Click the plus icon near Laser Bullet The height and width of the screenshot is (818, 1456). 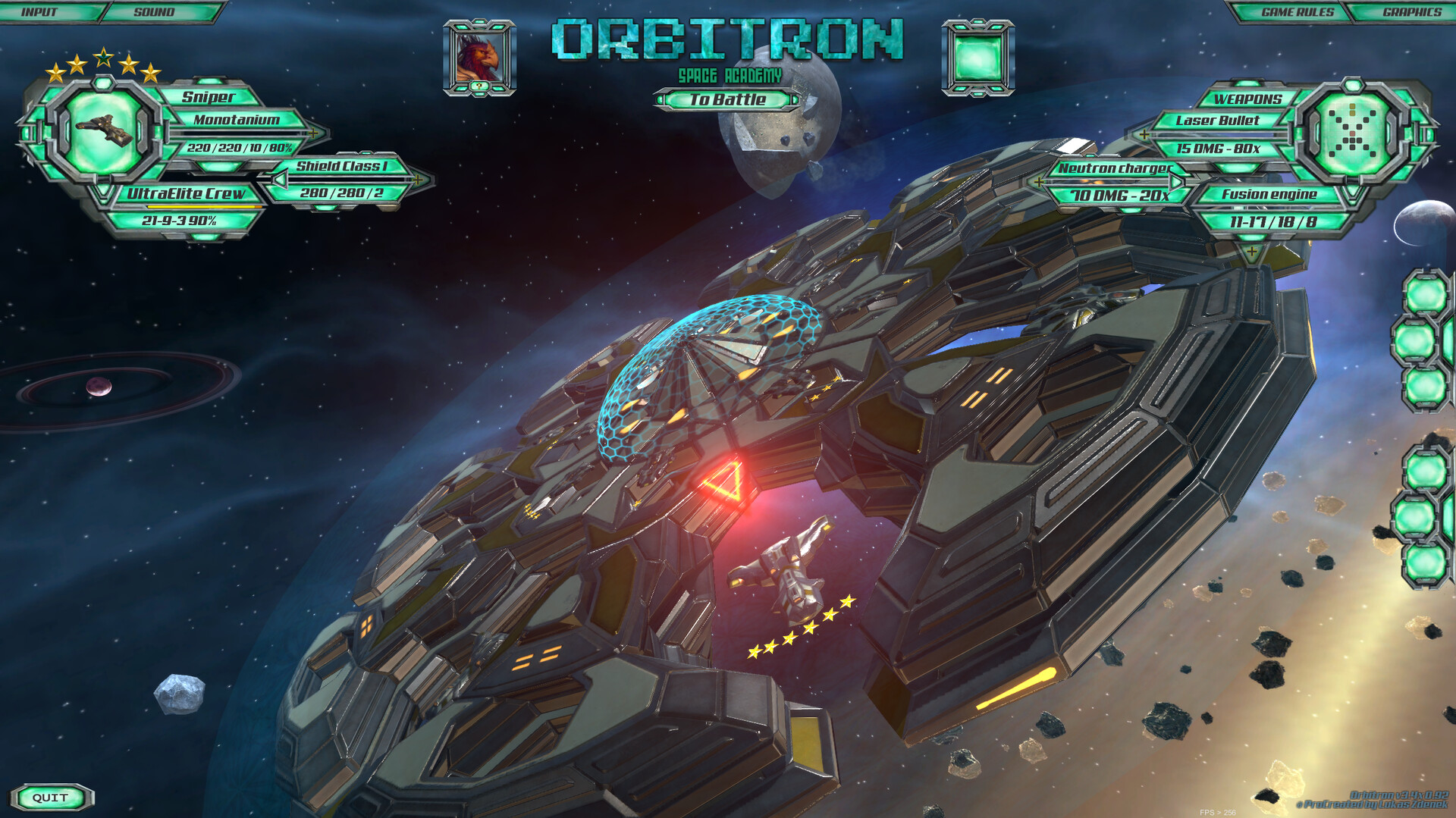point(1144,134)
